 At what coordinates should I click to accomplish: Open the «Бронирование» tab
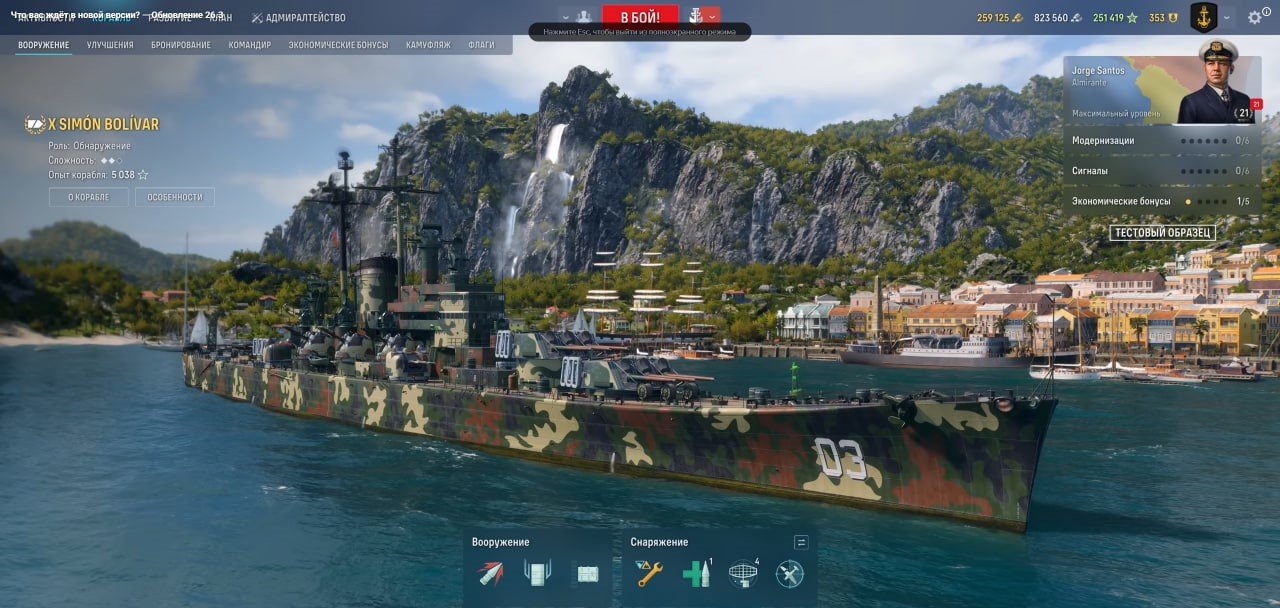click(x=181, y=45)
